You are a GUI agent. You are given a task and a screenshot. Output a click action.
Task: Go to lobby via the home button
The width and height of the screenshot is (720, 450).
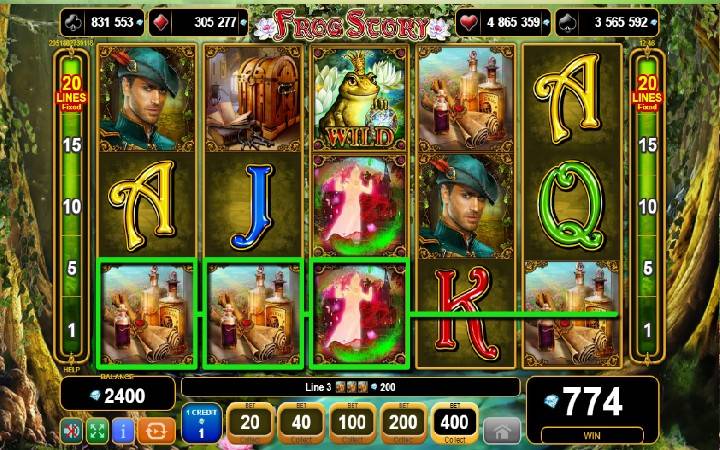(502, 430)
